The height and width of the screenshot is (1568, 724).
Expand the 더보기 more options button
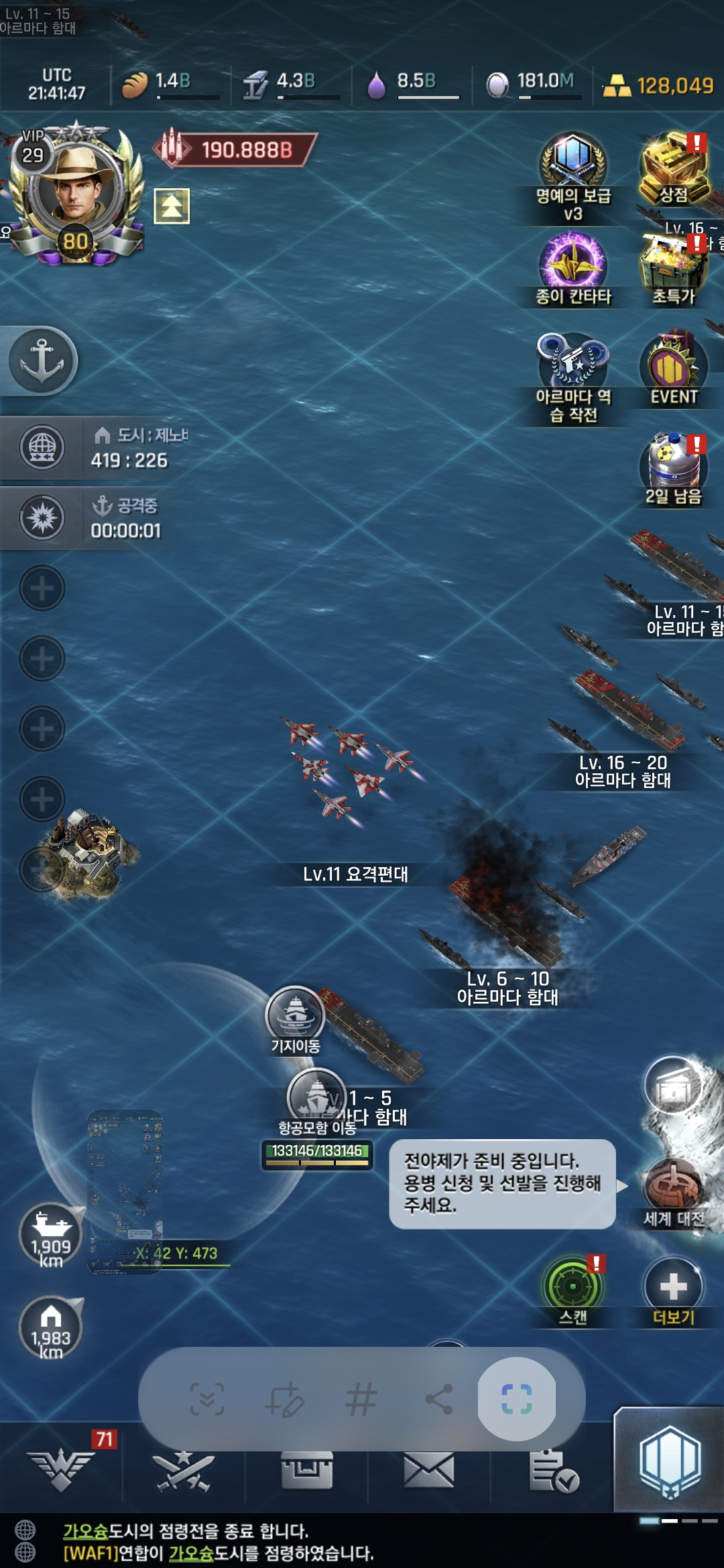tap(673, 1287)
